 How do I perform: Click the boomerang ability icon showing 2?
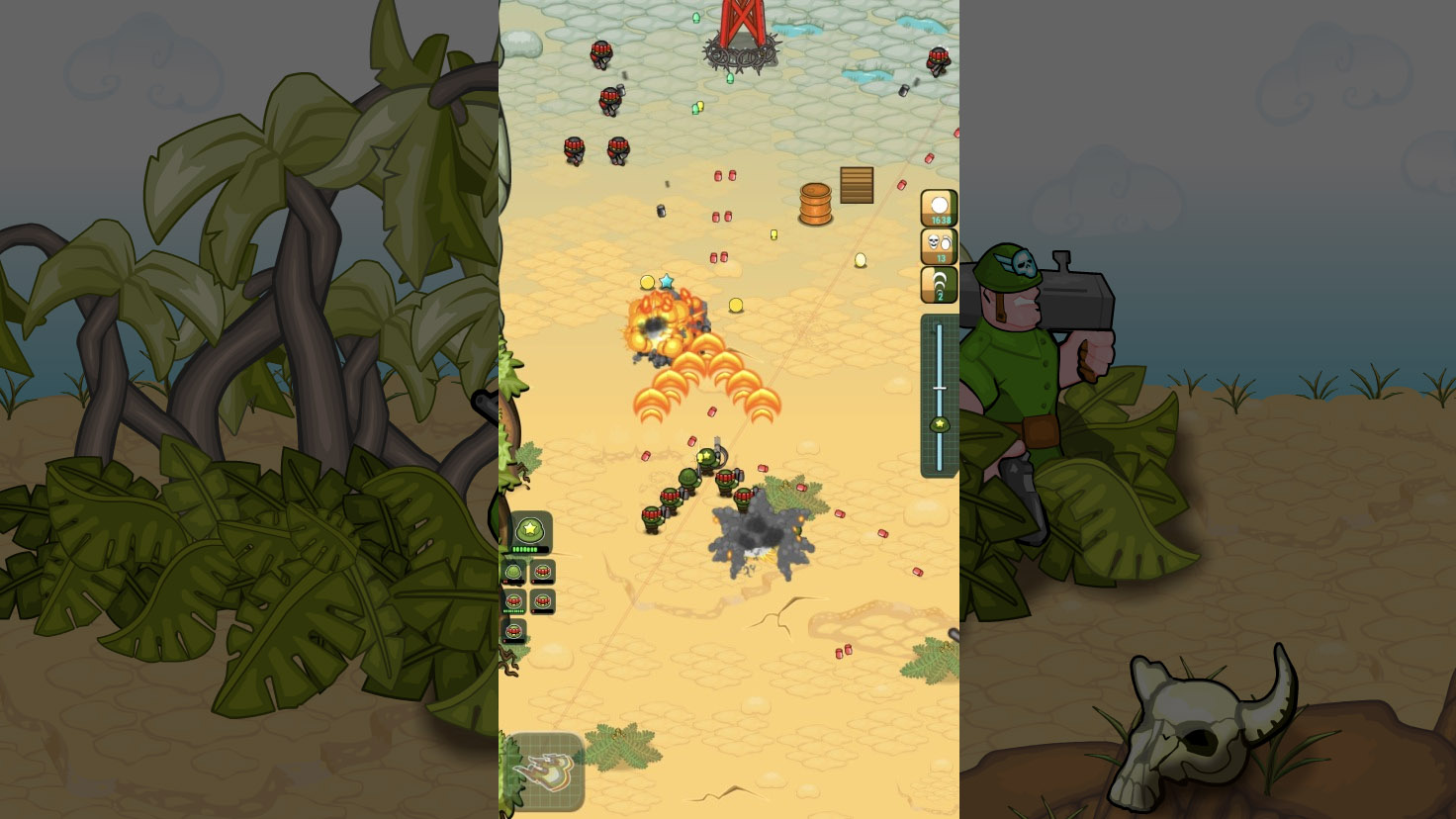tap(938, 284)
